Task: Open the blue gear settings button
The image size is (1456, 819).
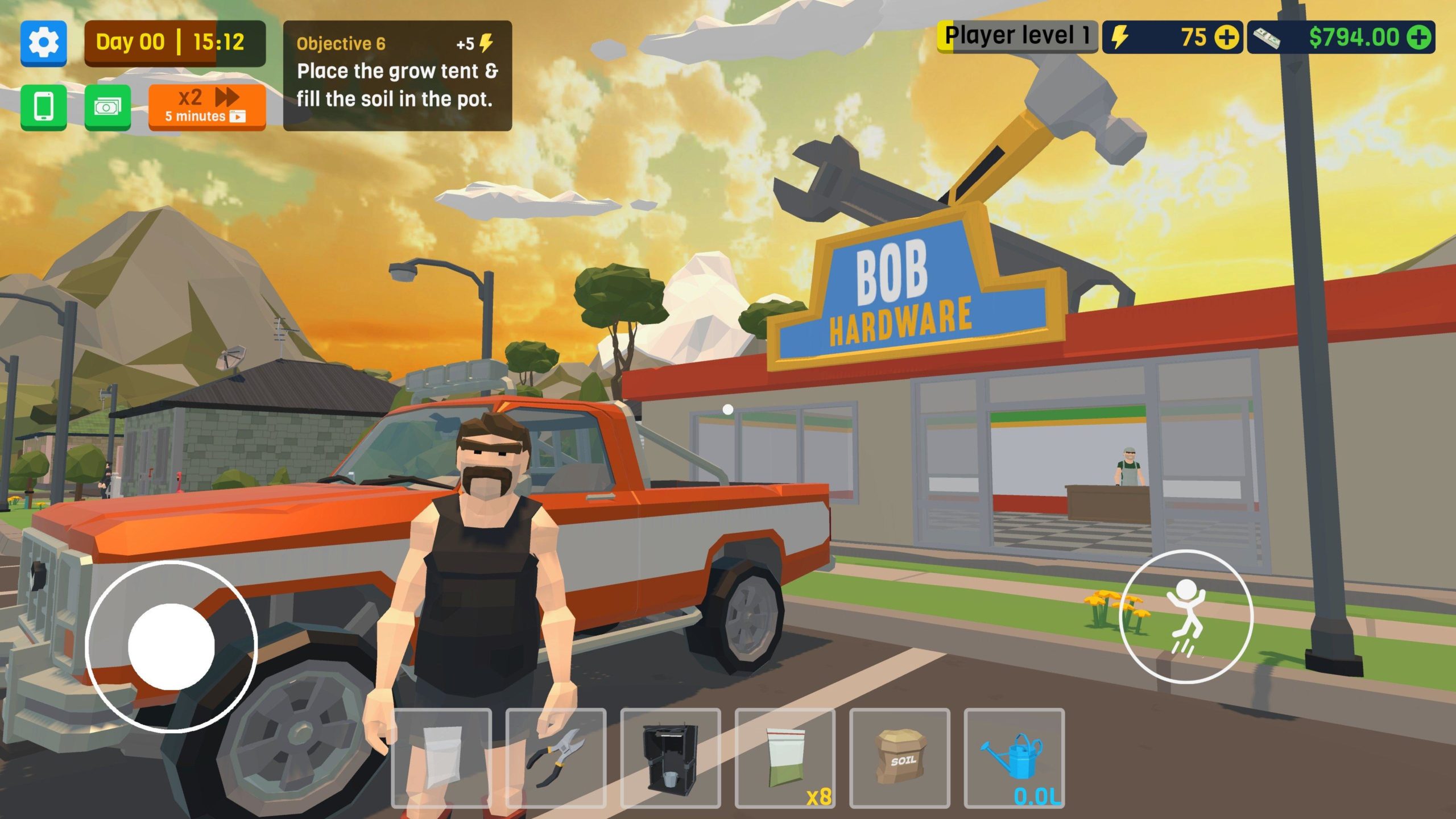Action: pos(44,43)
